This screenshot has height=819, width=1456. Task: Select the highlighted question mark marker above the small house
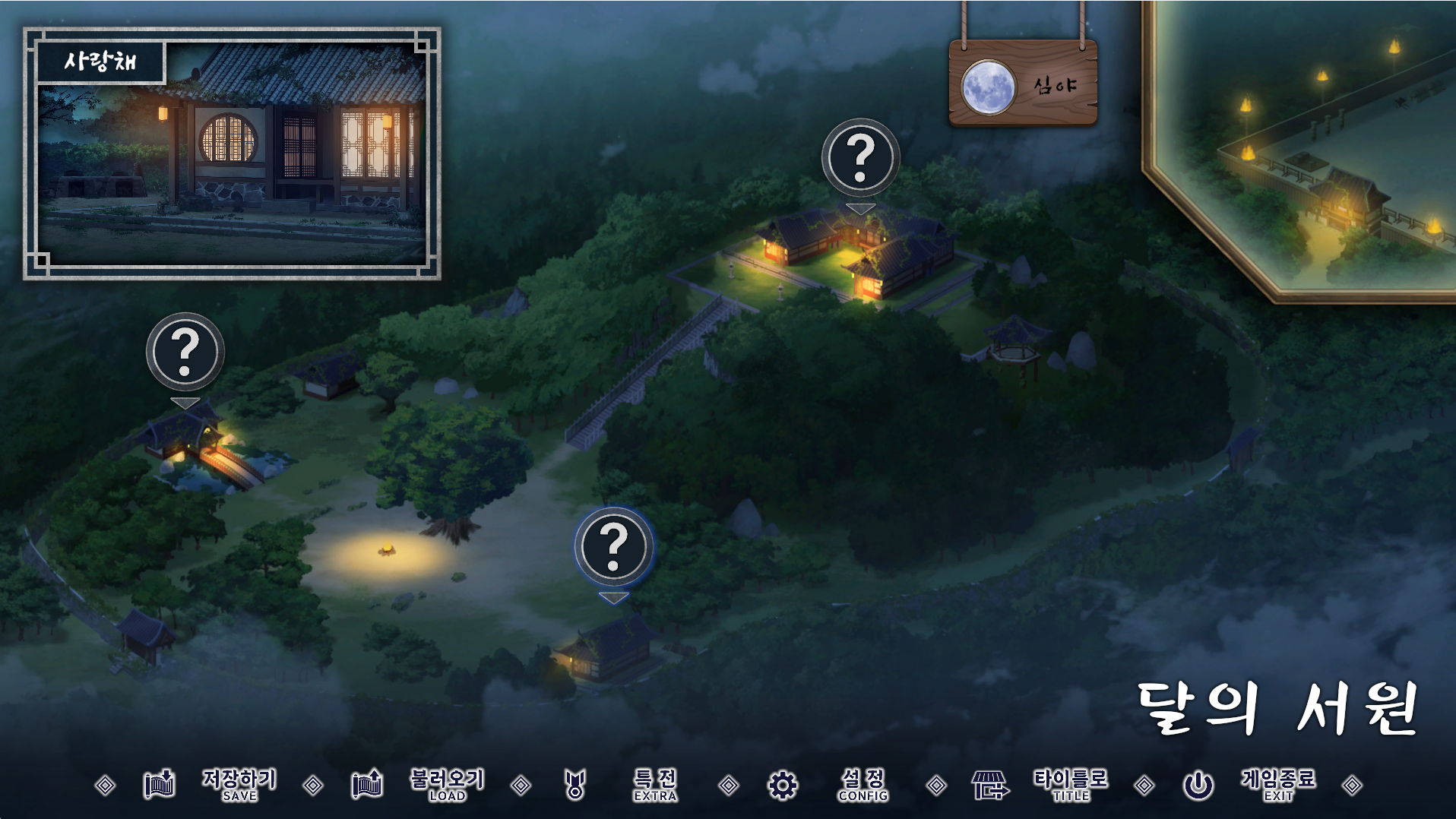(x=613, y=546)
